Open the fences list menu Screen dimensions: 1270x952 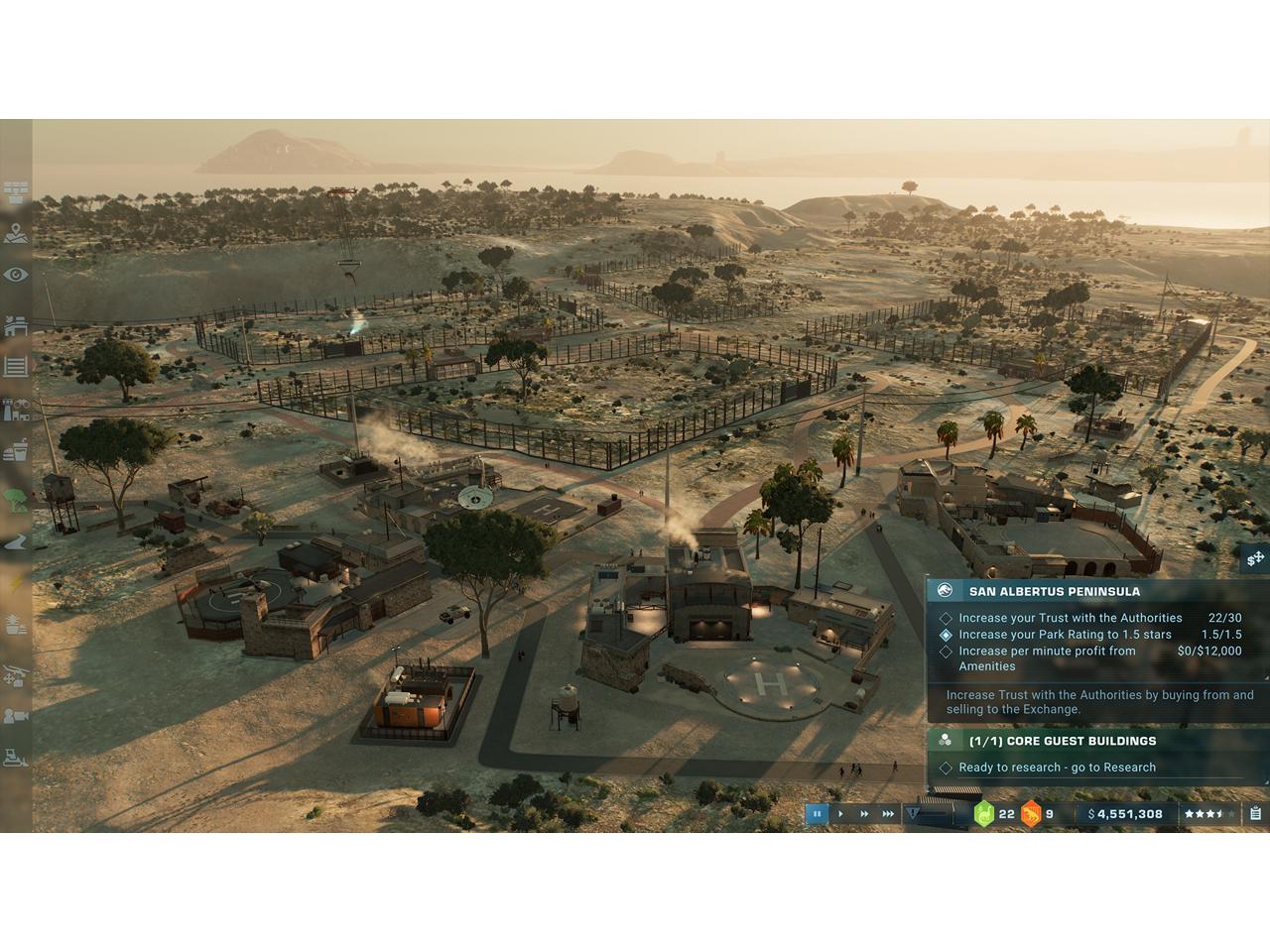[15, 366]
